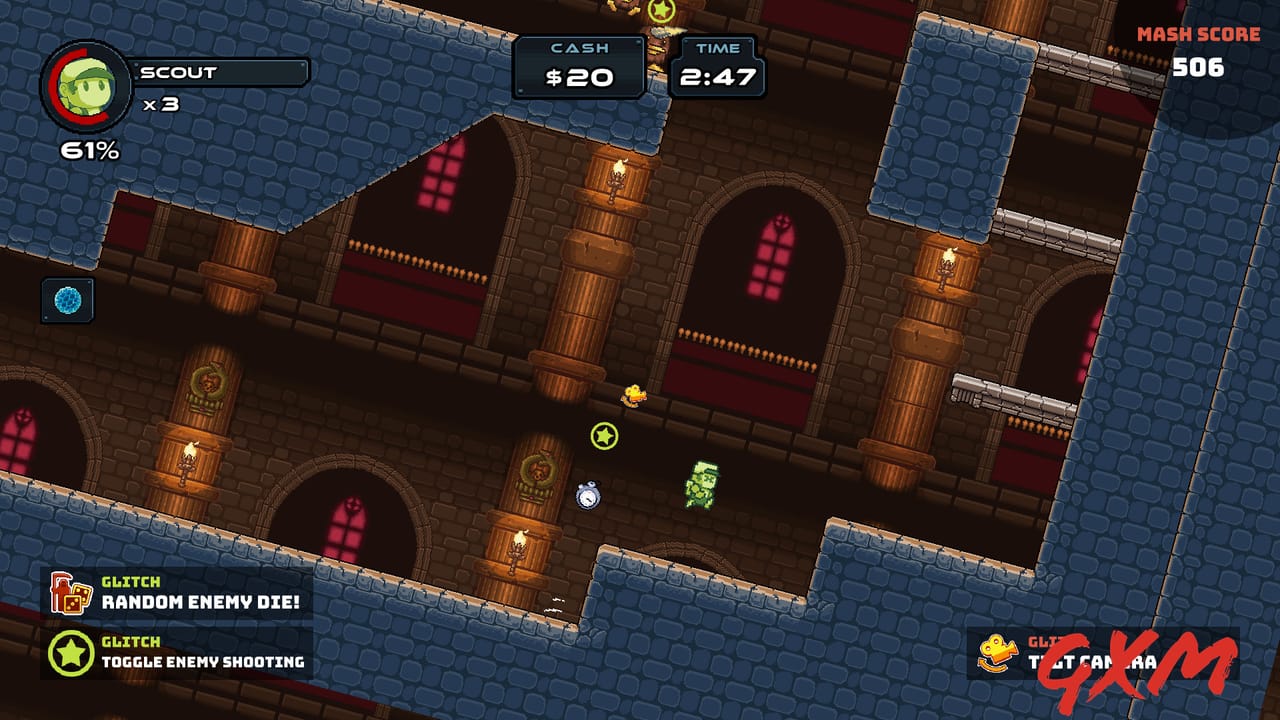Viewport: 1280px width, 720px height.
Task: Expand the CASH display panel
Action: tap(578, 65)
